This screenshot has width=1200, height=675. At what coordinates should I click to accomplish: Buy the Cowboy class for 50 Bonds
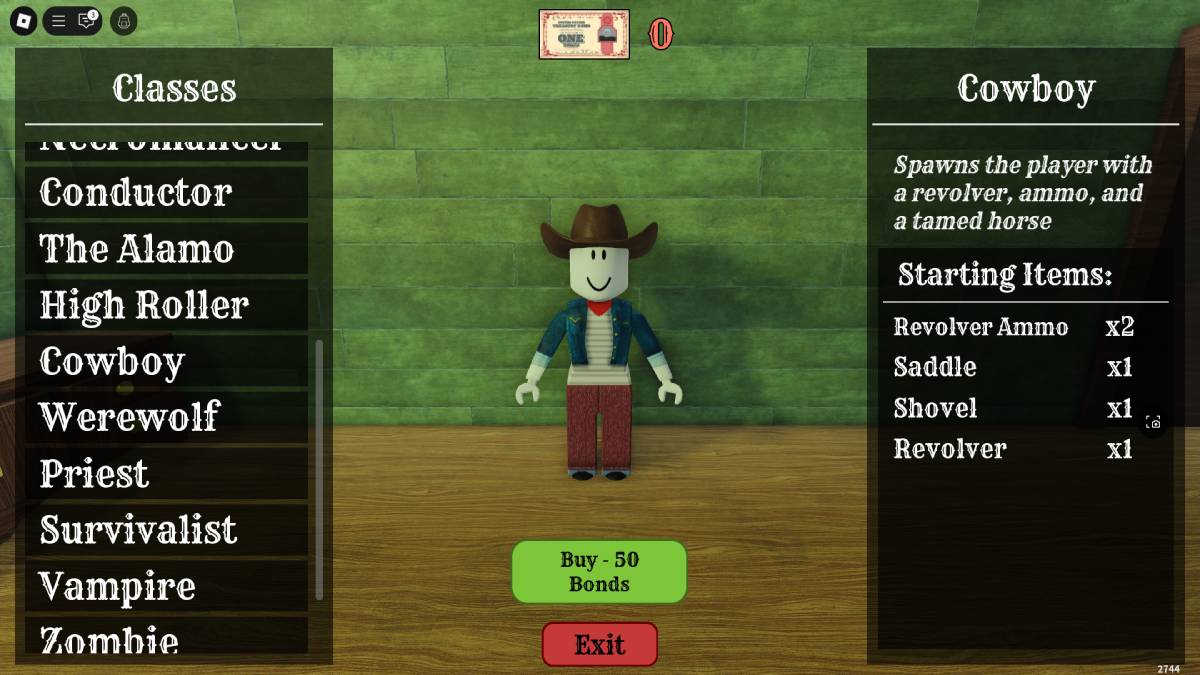[x=599, y=572]
